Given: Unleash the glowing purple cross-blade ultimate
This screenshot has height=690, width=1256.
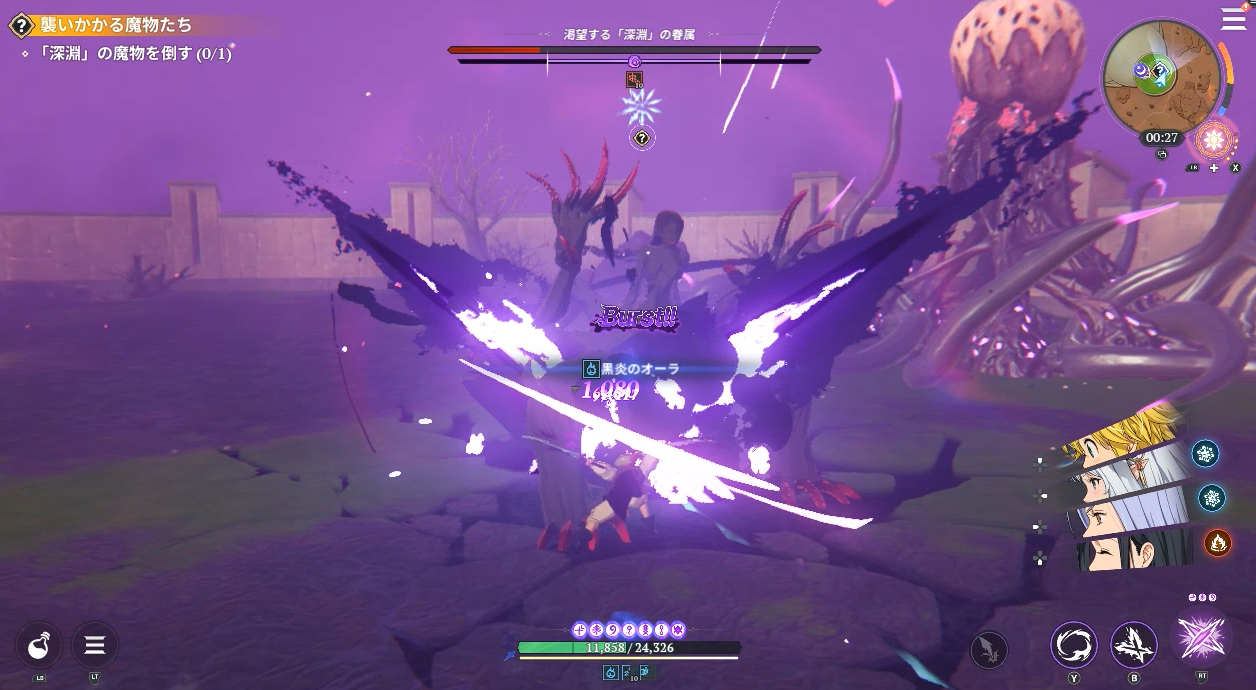Looking at the screenshot, I should [x=1201, y=637].
